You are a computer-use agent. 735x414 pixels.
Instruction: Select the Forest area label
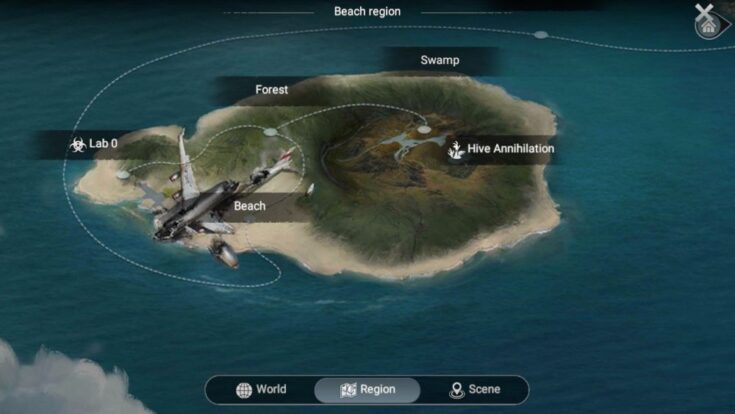click(272, 90)
